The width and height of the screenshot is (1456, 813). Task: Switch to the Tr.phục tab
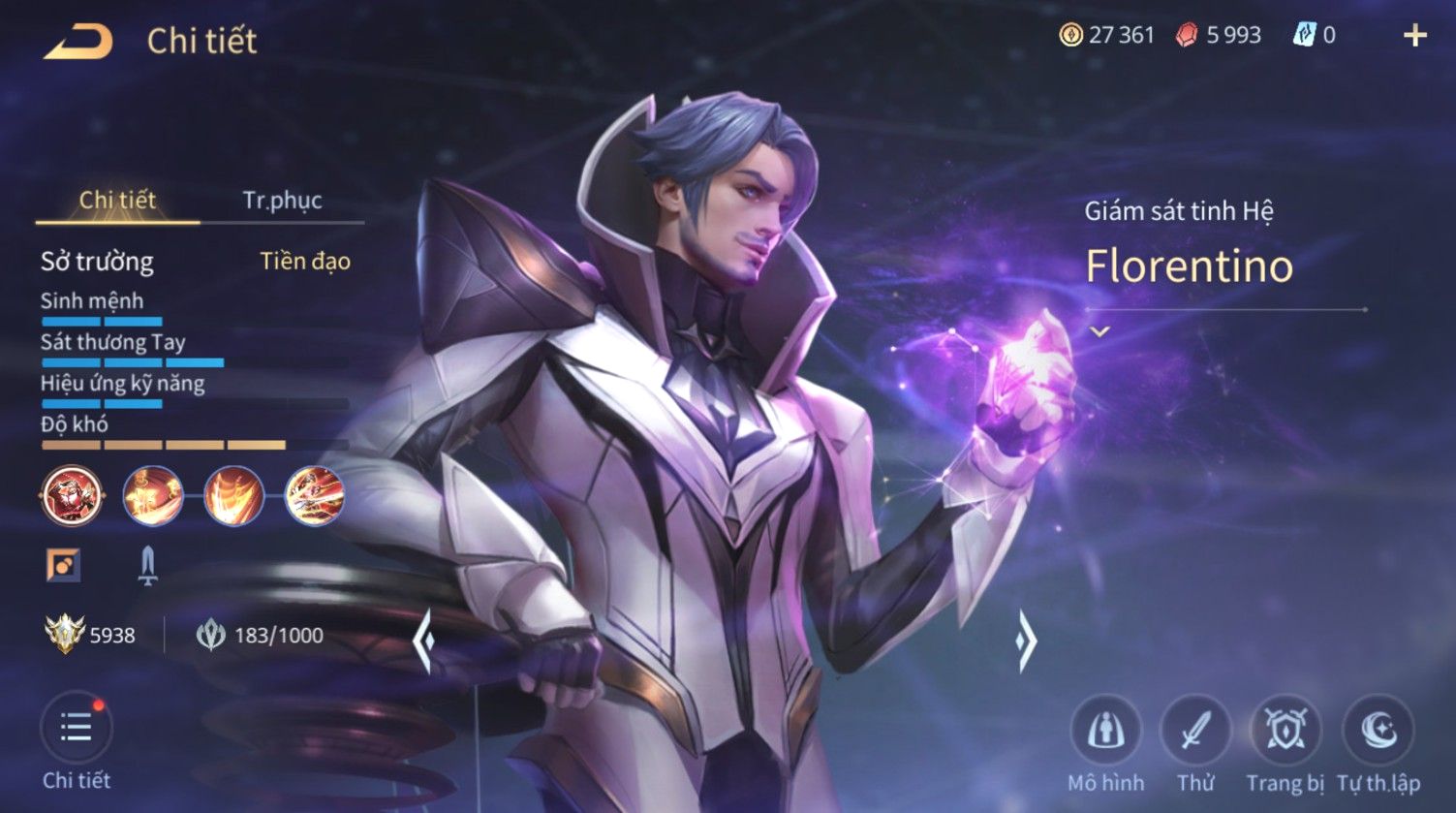pyautogui.click(x=282, y=201)
